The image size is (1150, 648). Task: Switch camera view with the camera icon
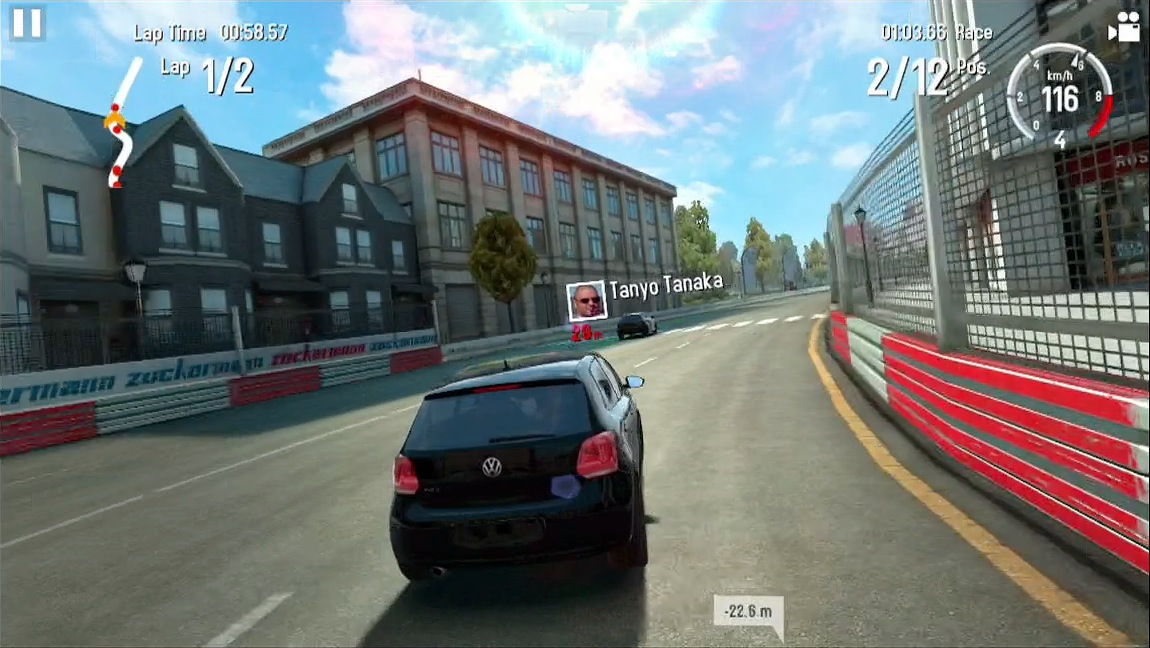pos(1124,28)
